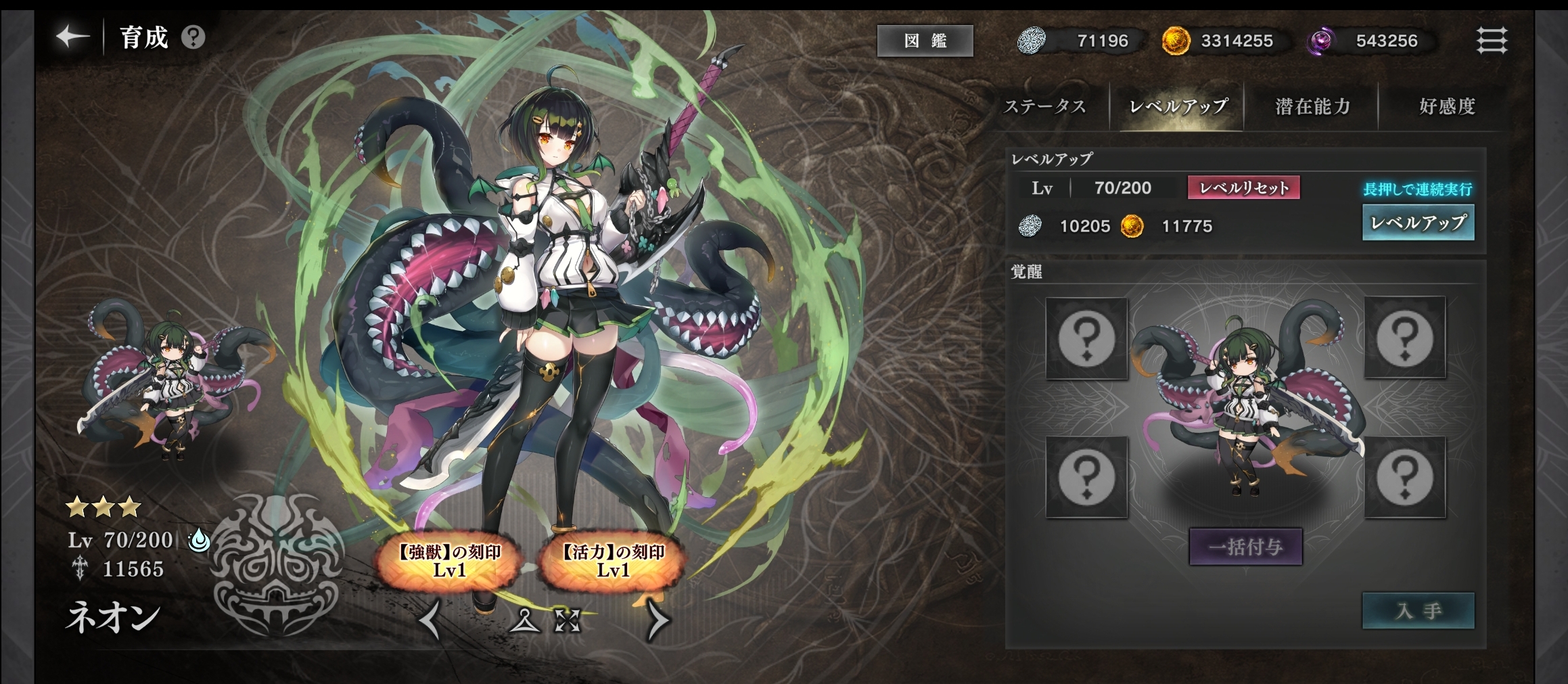Level up with the blue レベルアップ button
1568x684 pixels.
pos(1418,223)
